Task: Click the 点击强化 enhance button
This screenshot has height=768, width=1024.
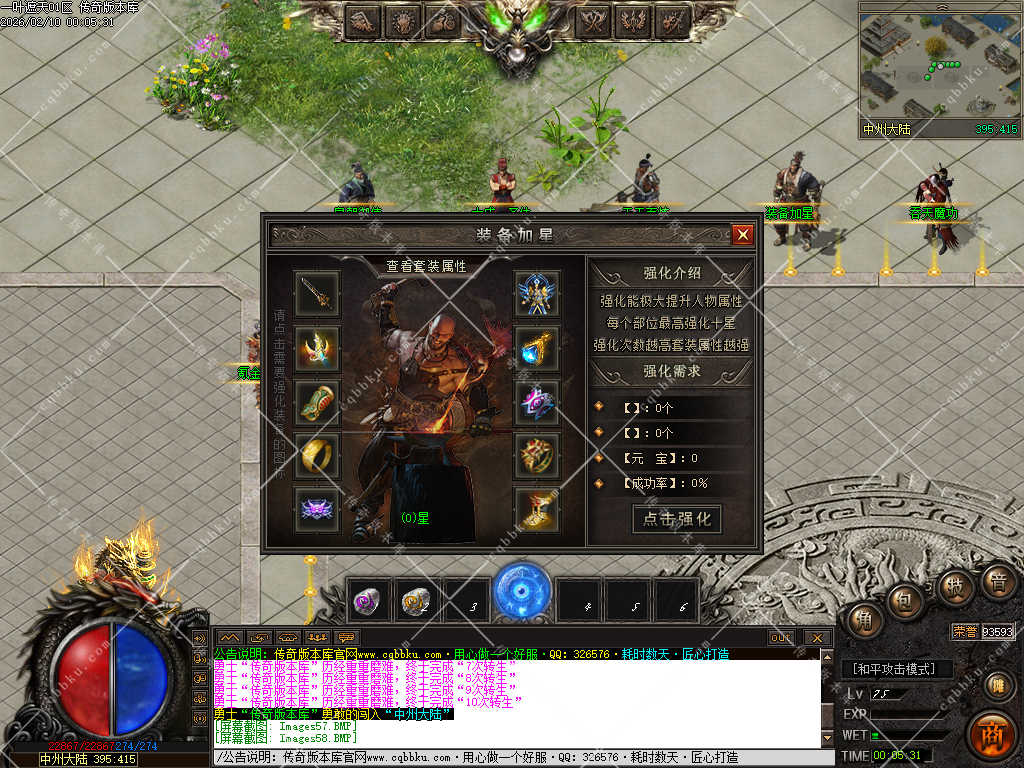Action: click(x=677, y=518)
